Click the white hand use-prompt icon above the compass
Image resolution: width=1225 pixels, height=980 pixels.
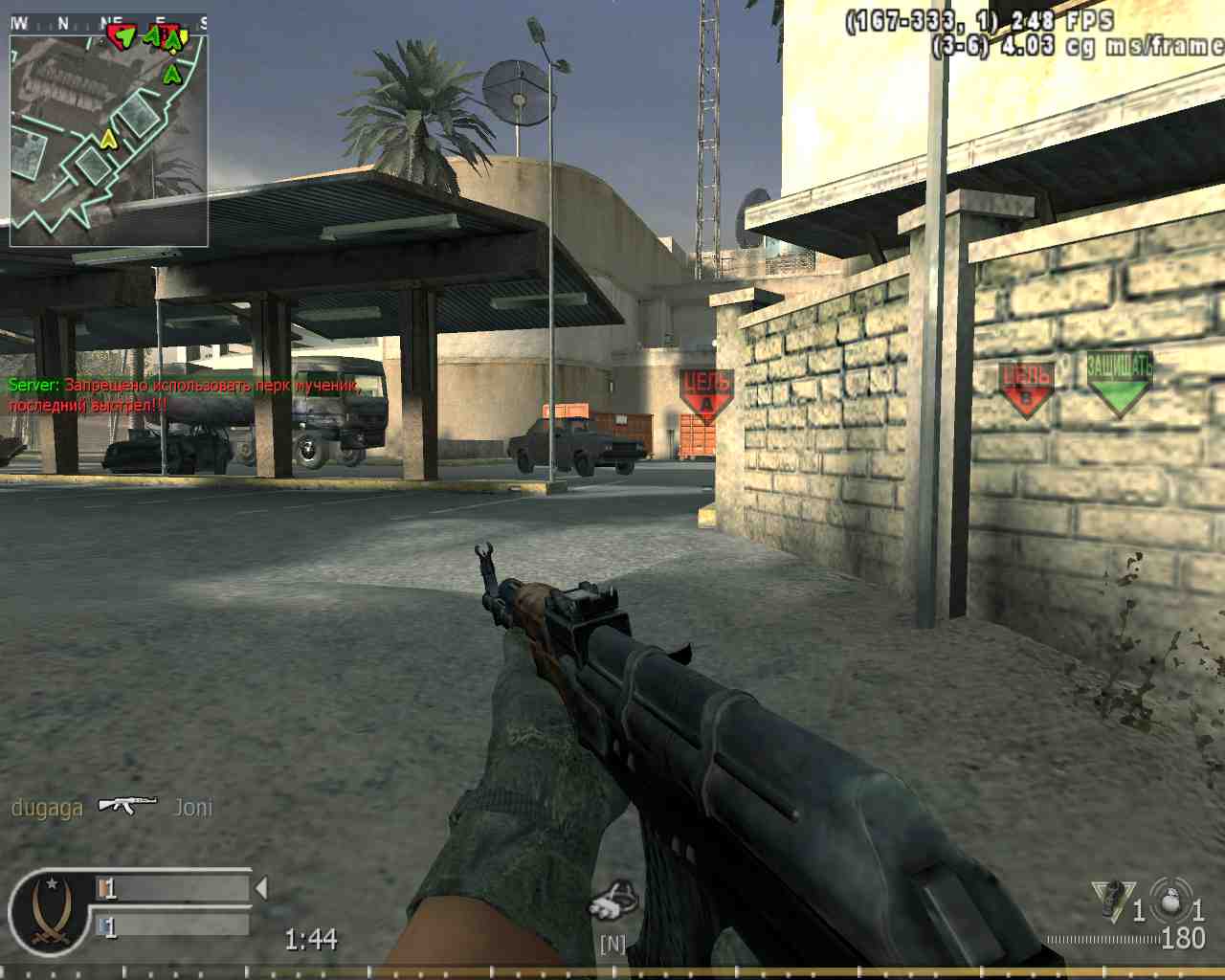point(612,902)
